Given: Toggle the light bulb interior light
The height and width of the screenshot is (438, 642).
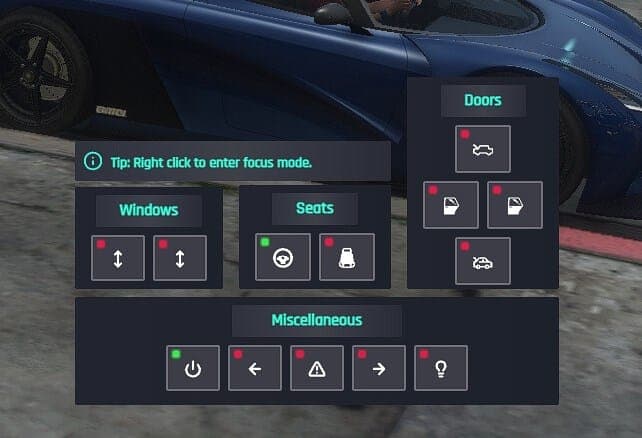Looking at the screenshot, I should 441,369.
